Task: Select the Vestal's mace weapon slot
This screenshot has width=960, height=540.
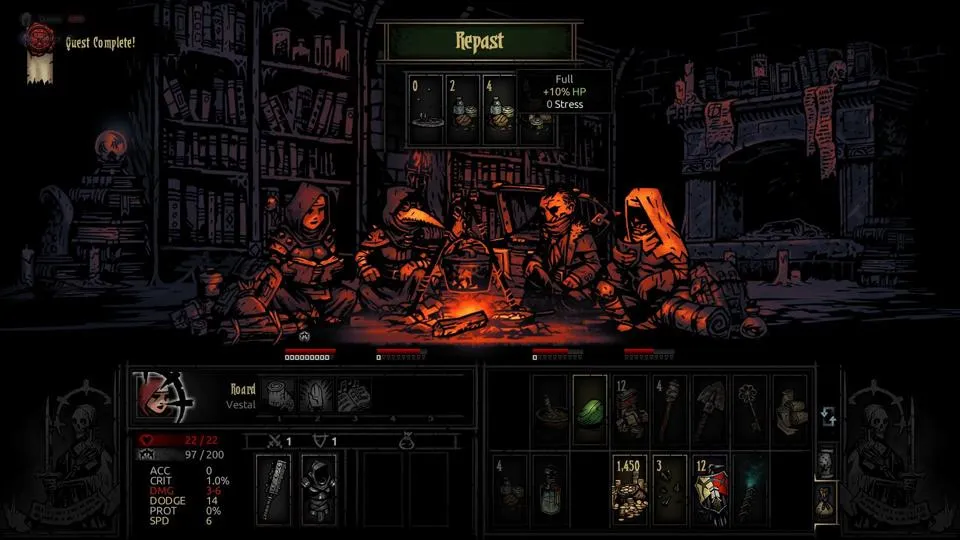Action: (x=273, y=487)
